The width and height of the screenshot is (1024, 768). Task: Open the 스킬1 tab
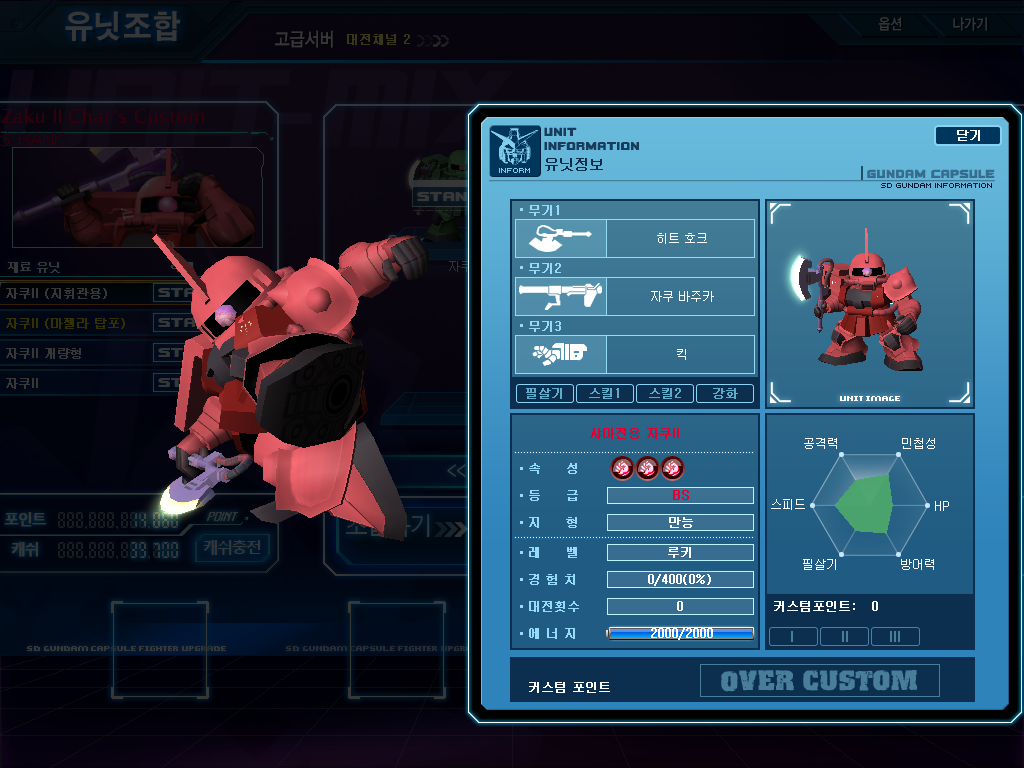(x=604, y=393)
